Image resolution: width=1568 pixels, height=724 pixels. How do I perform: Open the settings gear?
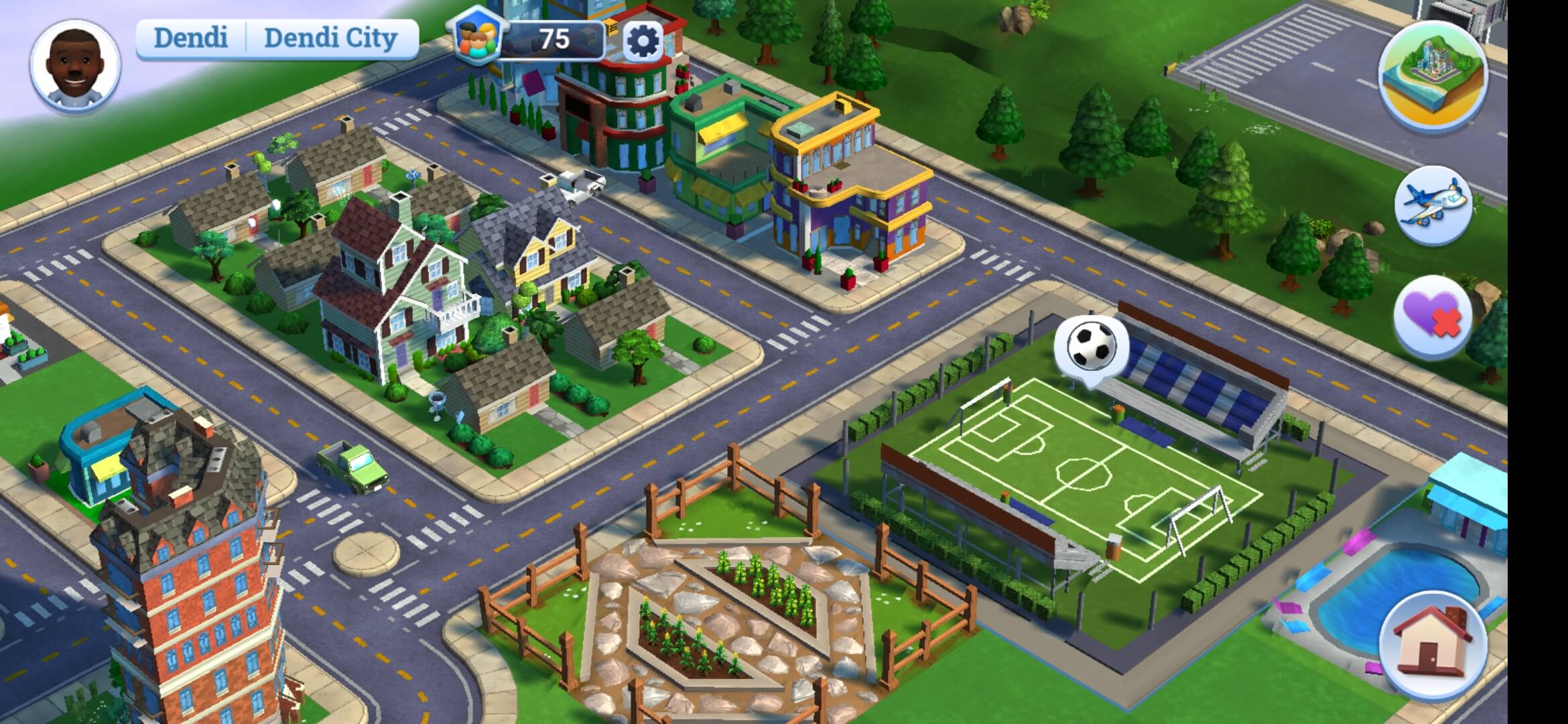point(642,42)
